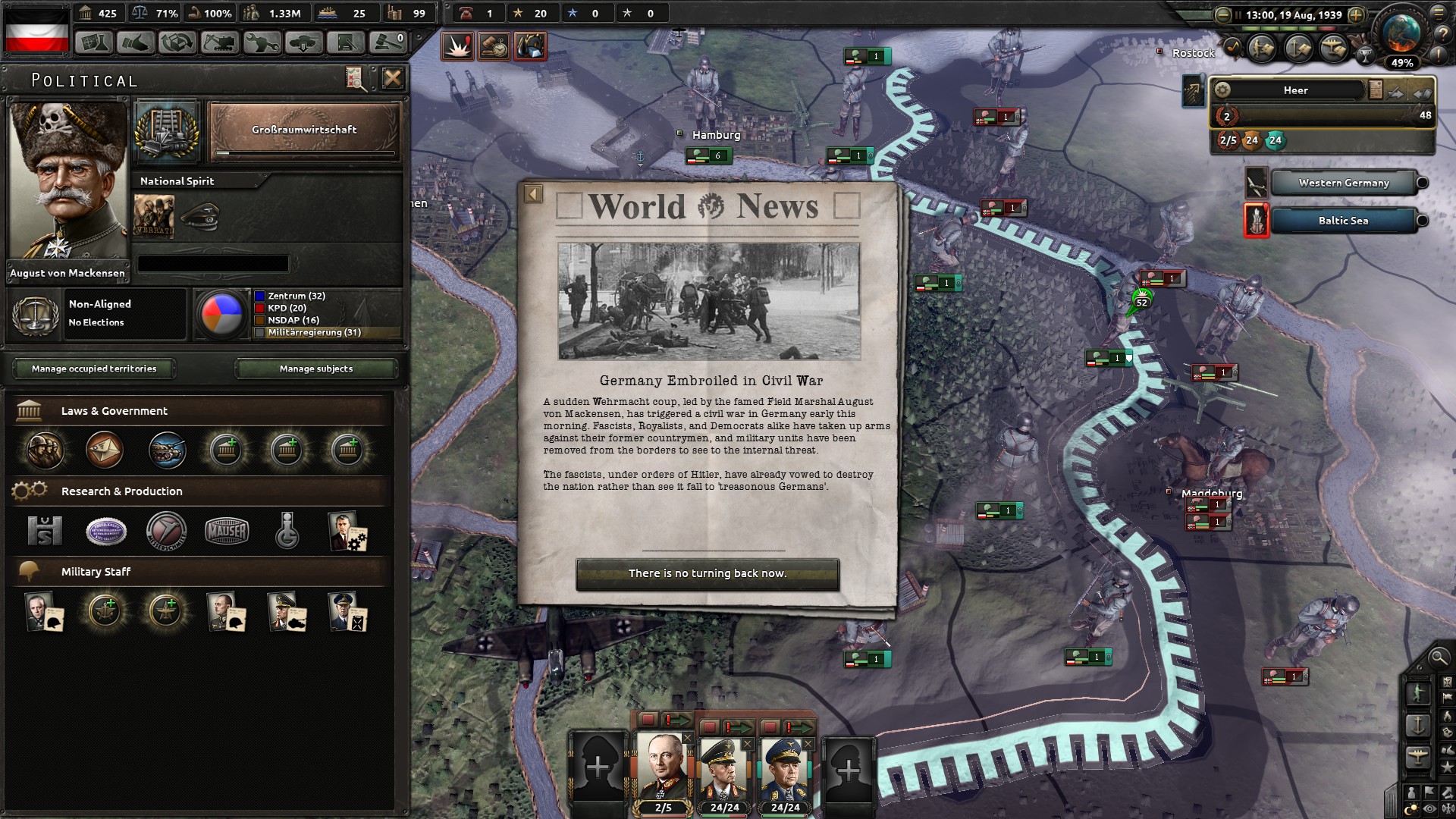1456x819 pixels.
Task: Select the Mauser design company icon
Action: click(x=227, y=532)
